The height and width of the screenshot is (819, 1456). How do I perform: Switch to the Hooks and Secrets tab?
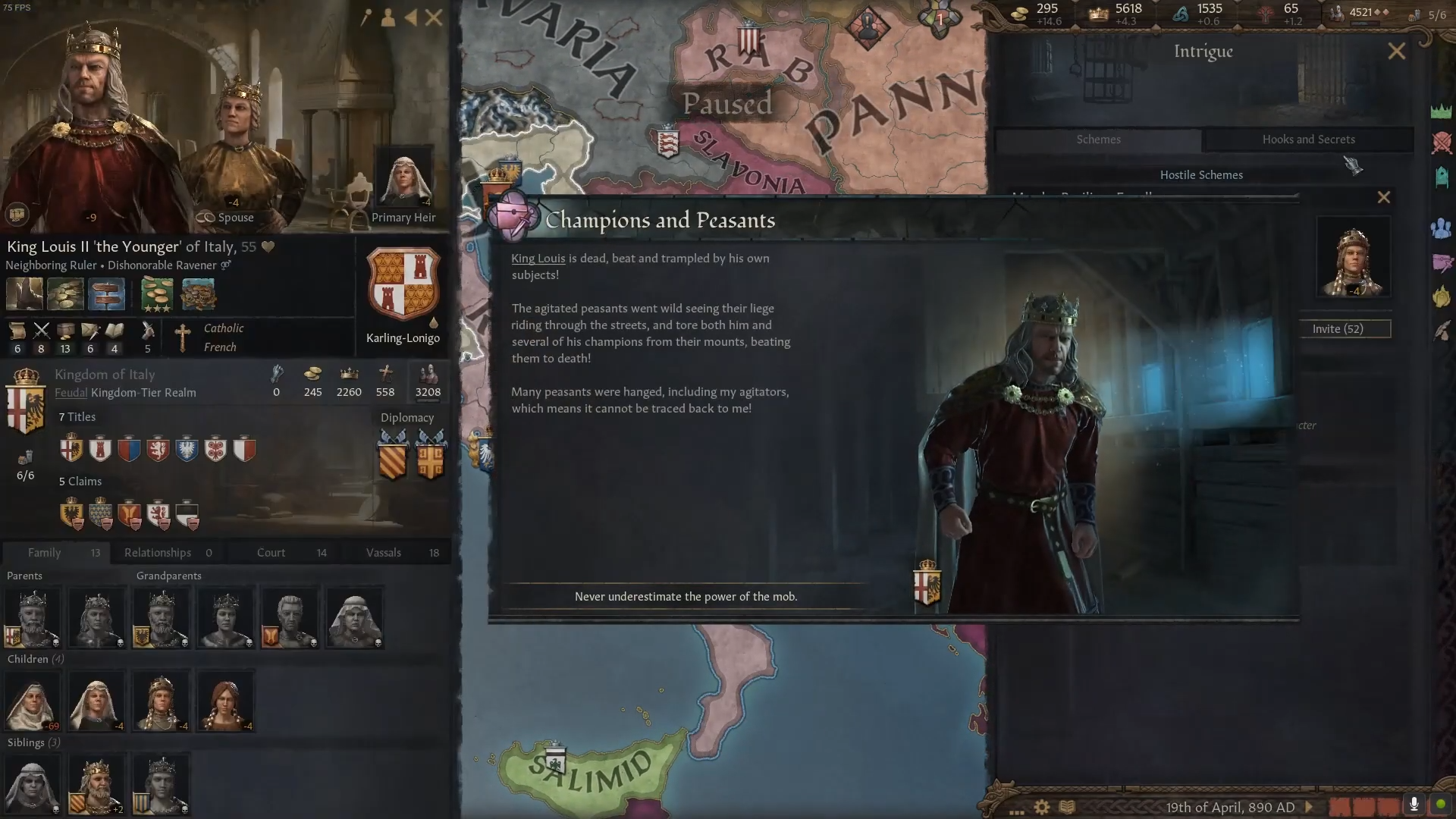(x=1309, y=140)
